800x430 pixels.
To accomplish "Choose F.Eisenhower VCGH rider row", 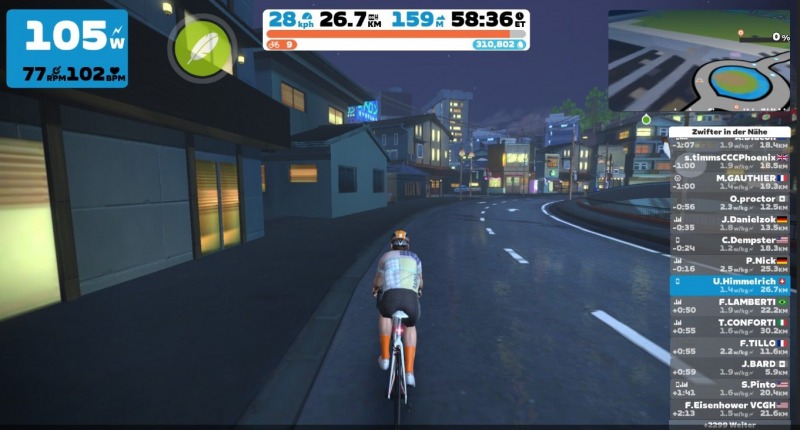I will (733, 408).
